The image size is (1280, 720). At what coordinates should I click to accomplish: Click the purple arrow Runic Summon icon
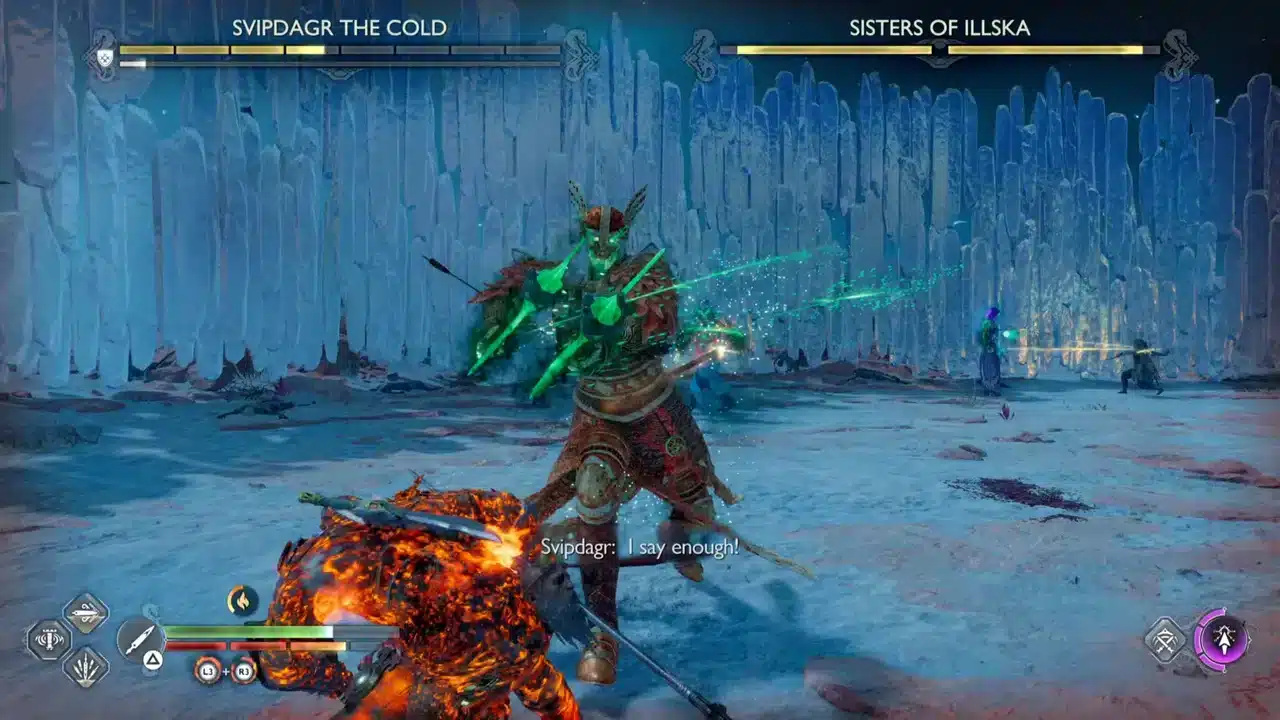pyautogui.click(x=1225, y=640)
